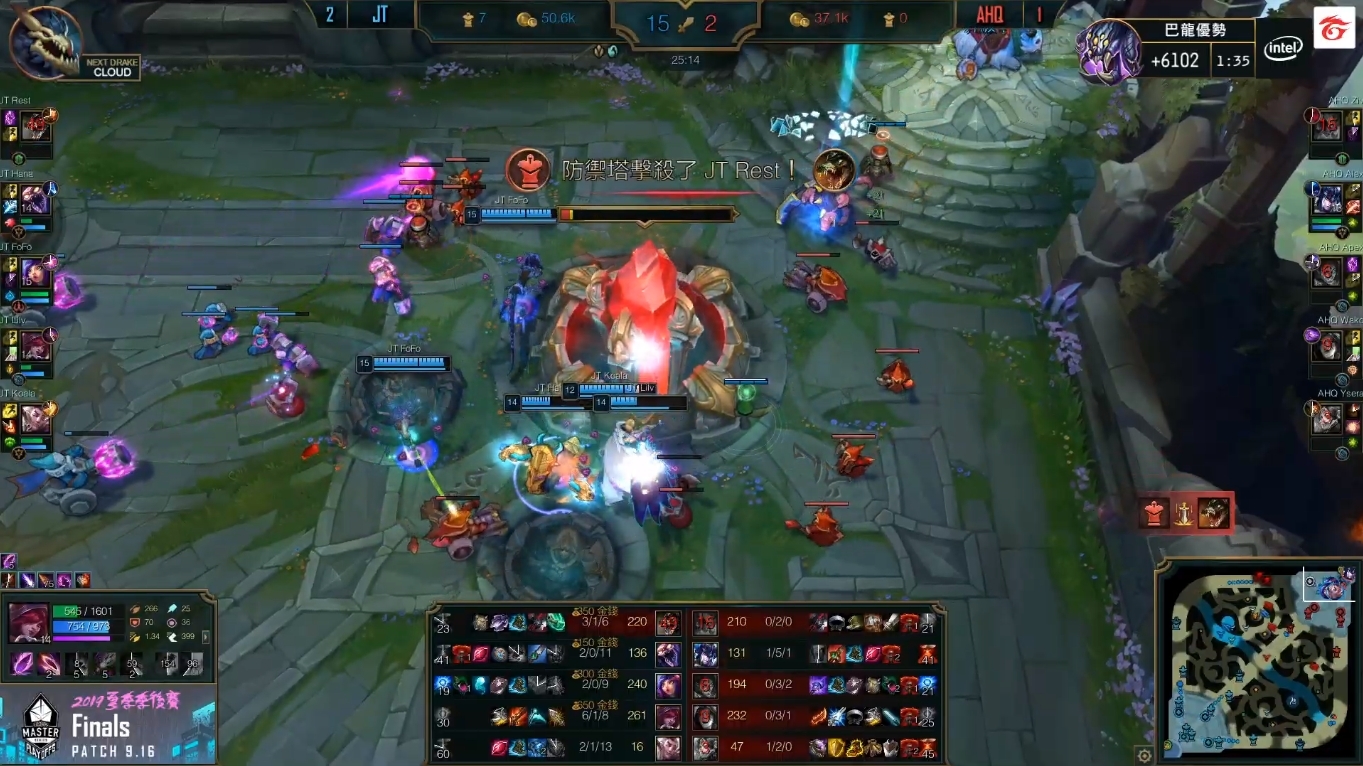
Task: Click the attack speed icon in Xayah's stats panel
Action: click(134, 637)
